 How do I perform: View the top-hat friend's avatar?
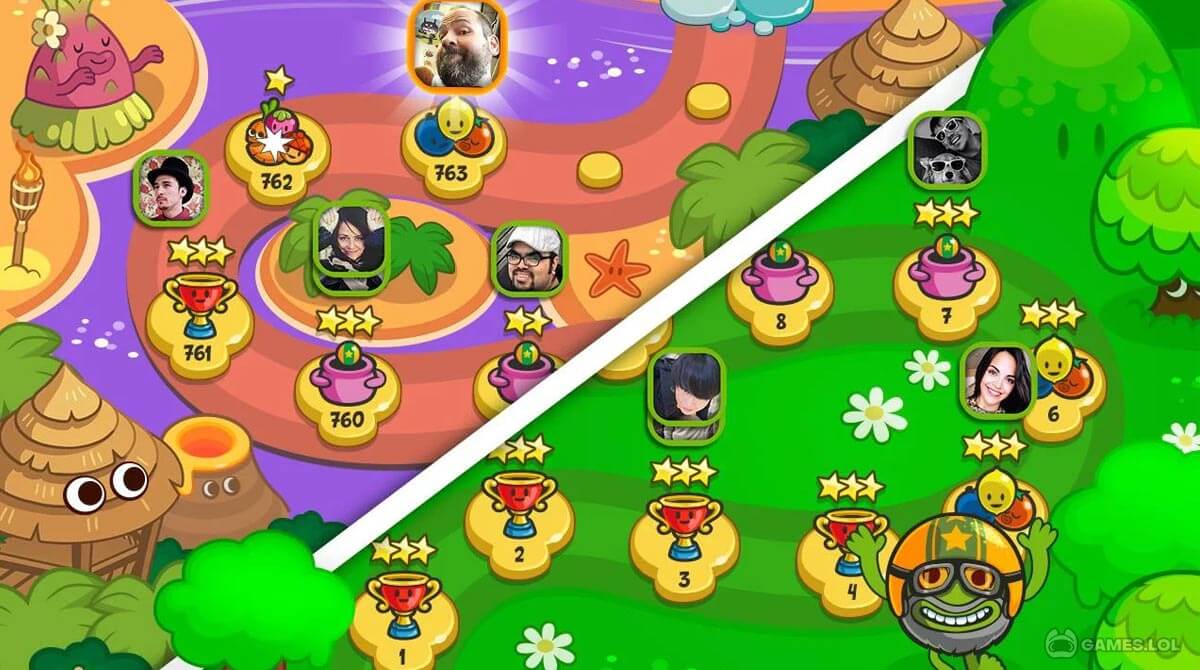(x=170, y=187)
